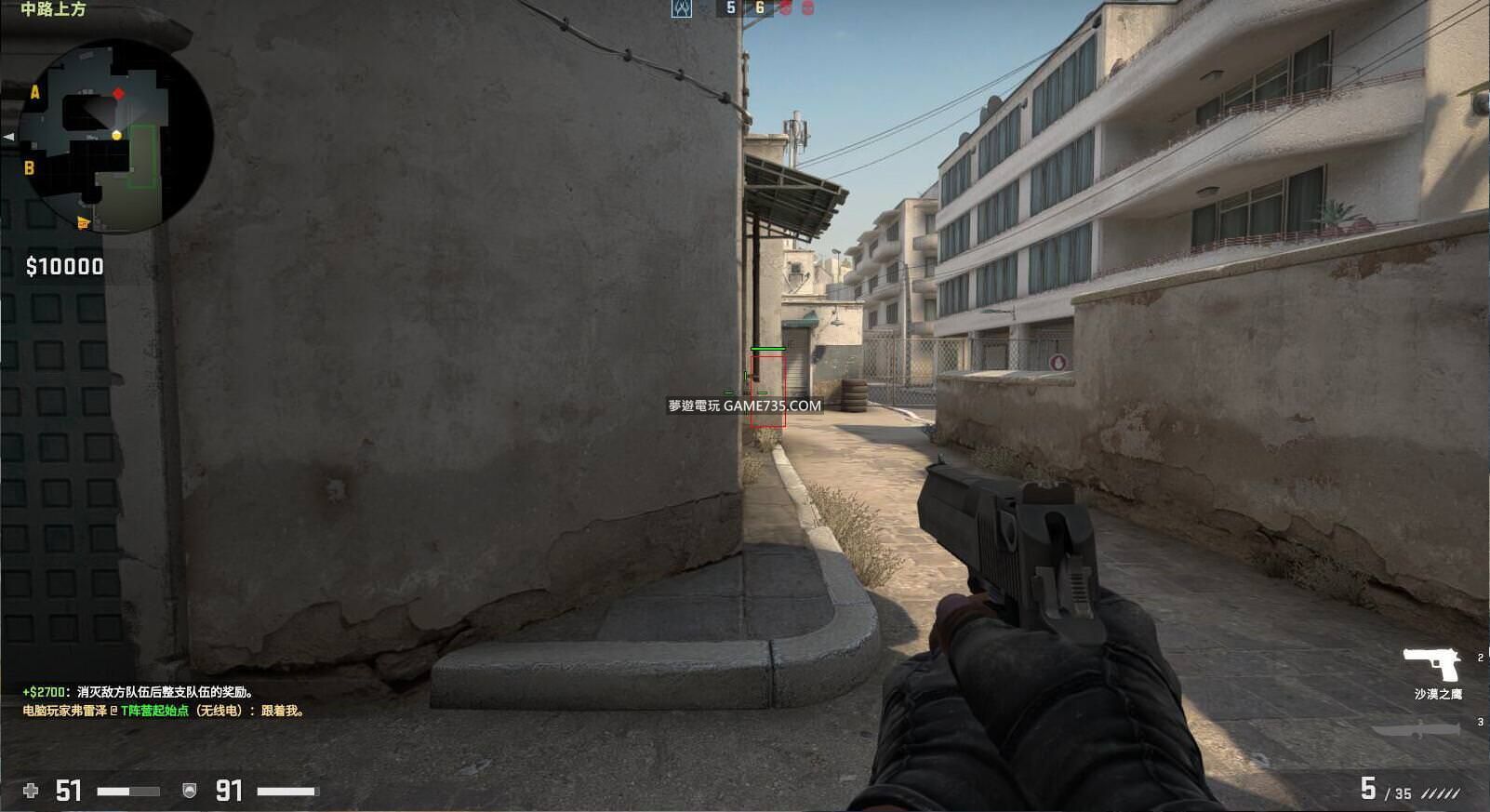Click bombsite B label on radar

tap(29, 168)
